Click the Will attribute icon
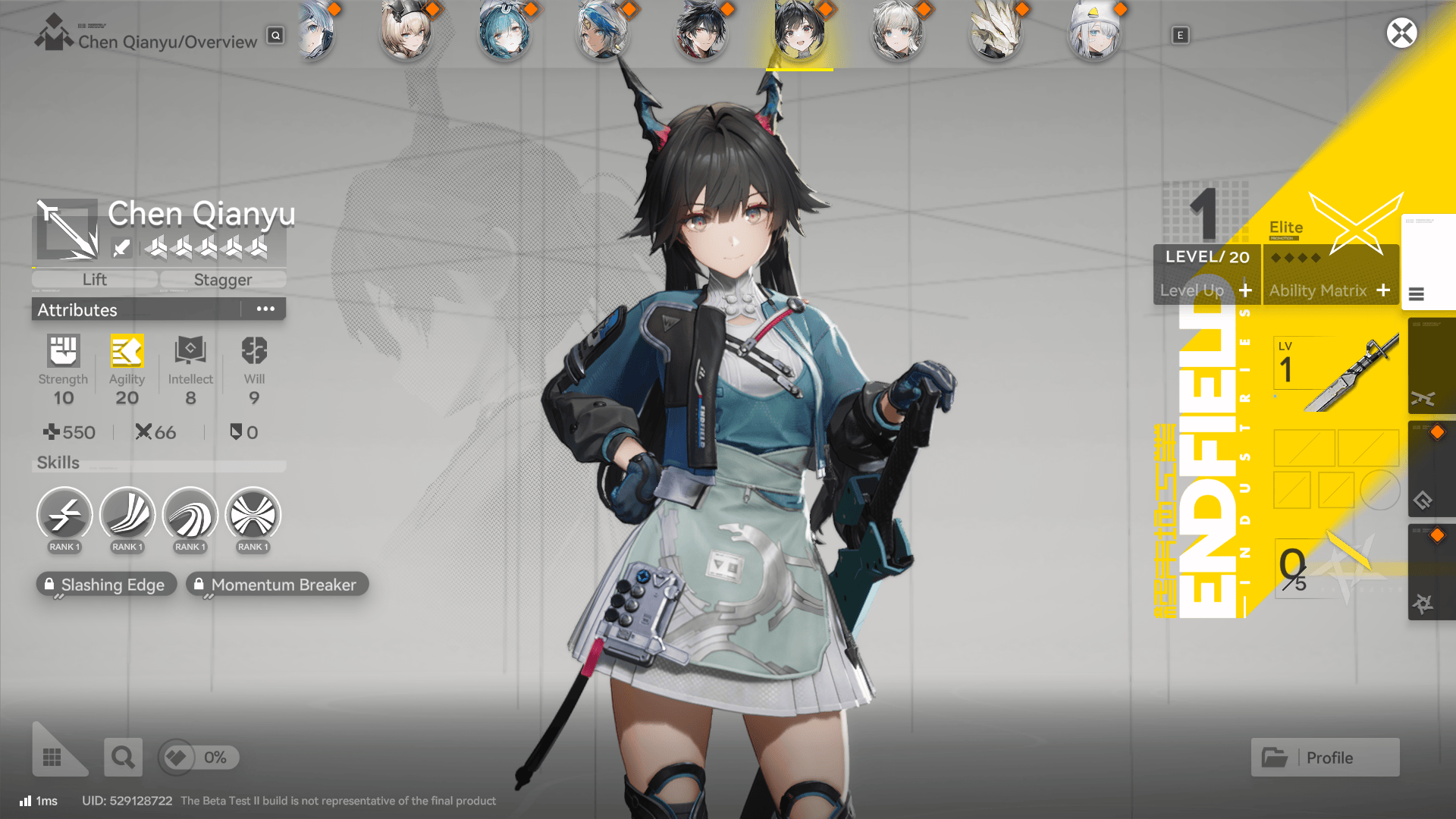The height and width of the screenshot is (819, 1456). pyautogui.click(x=253, y=351)
